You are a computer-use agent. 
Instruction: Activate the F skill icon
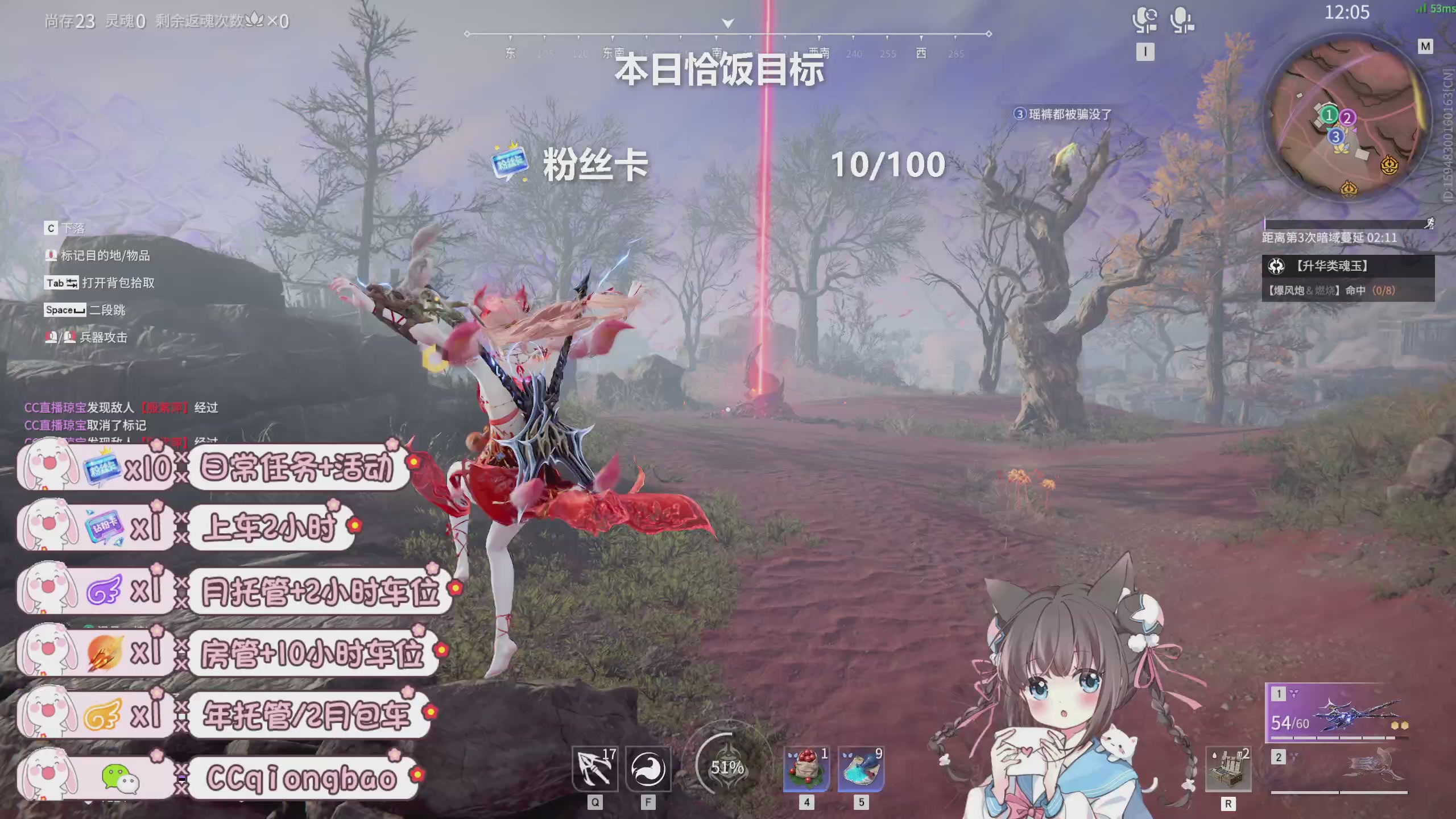pos(648,770)
